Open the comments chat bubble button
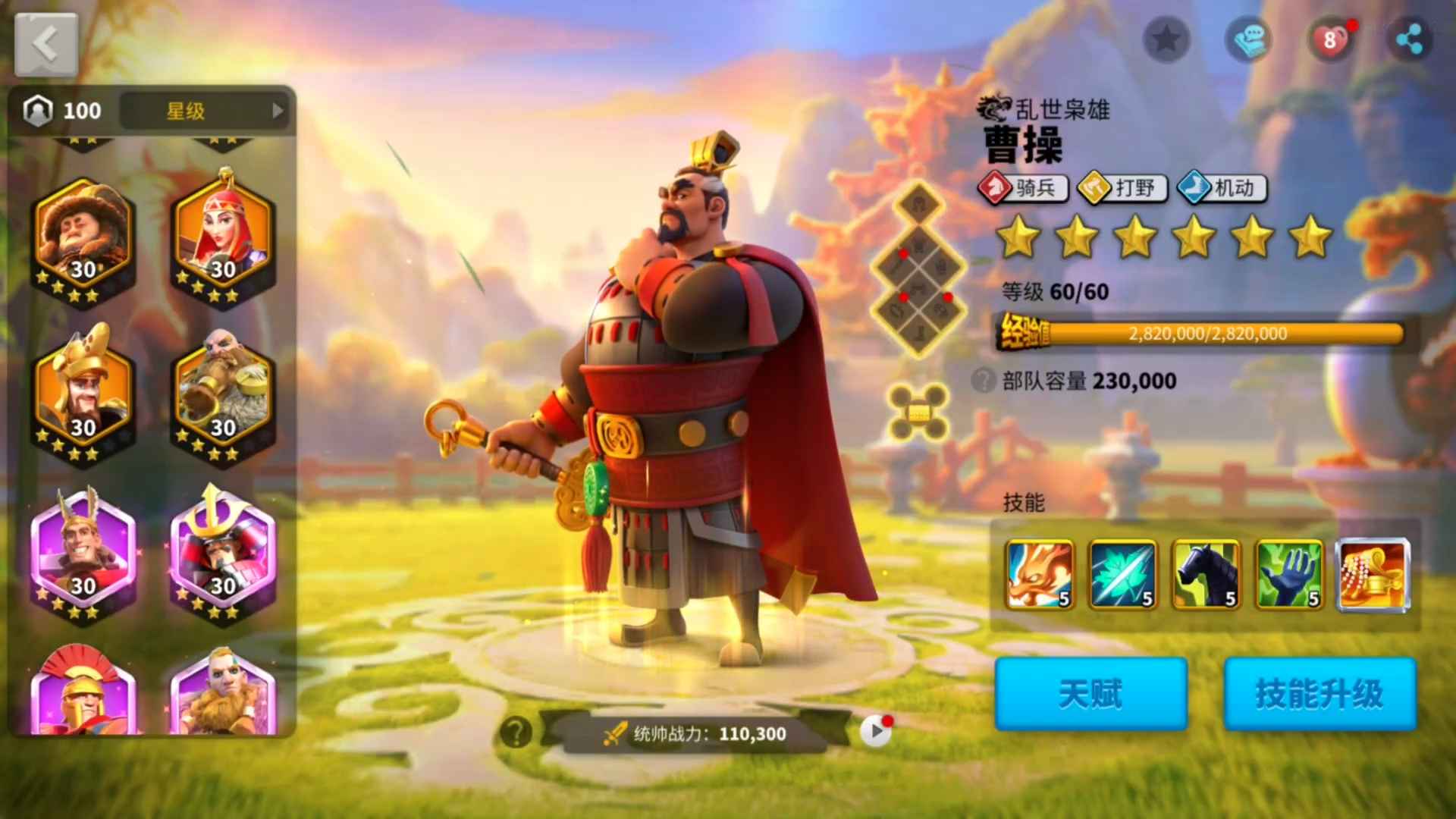Screen dimensions: 1456x819 [1248, 39]
